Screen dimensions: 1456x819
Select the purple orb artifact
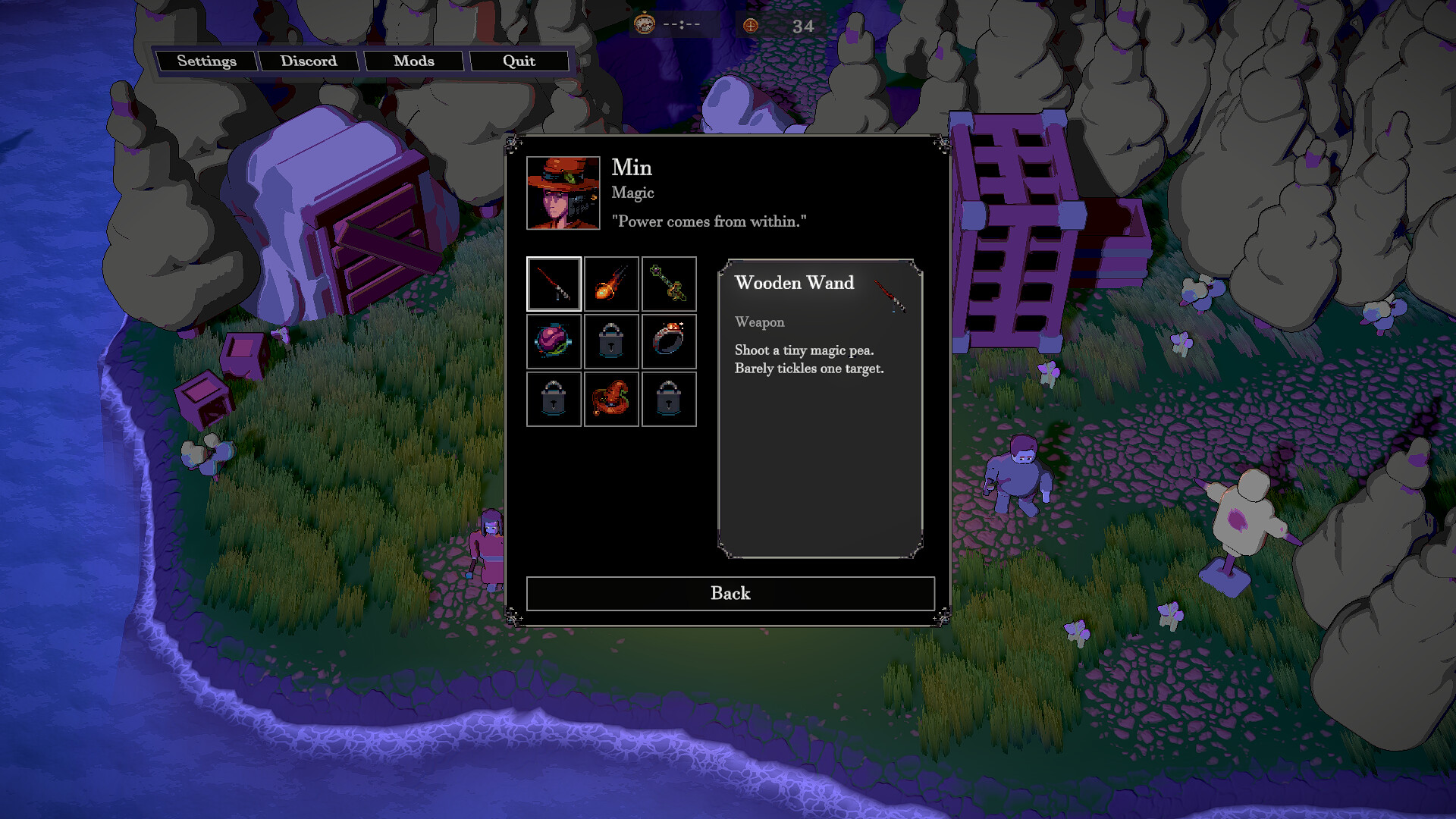[554, 341]
